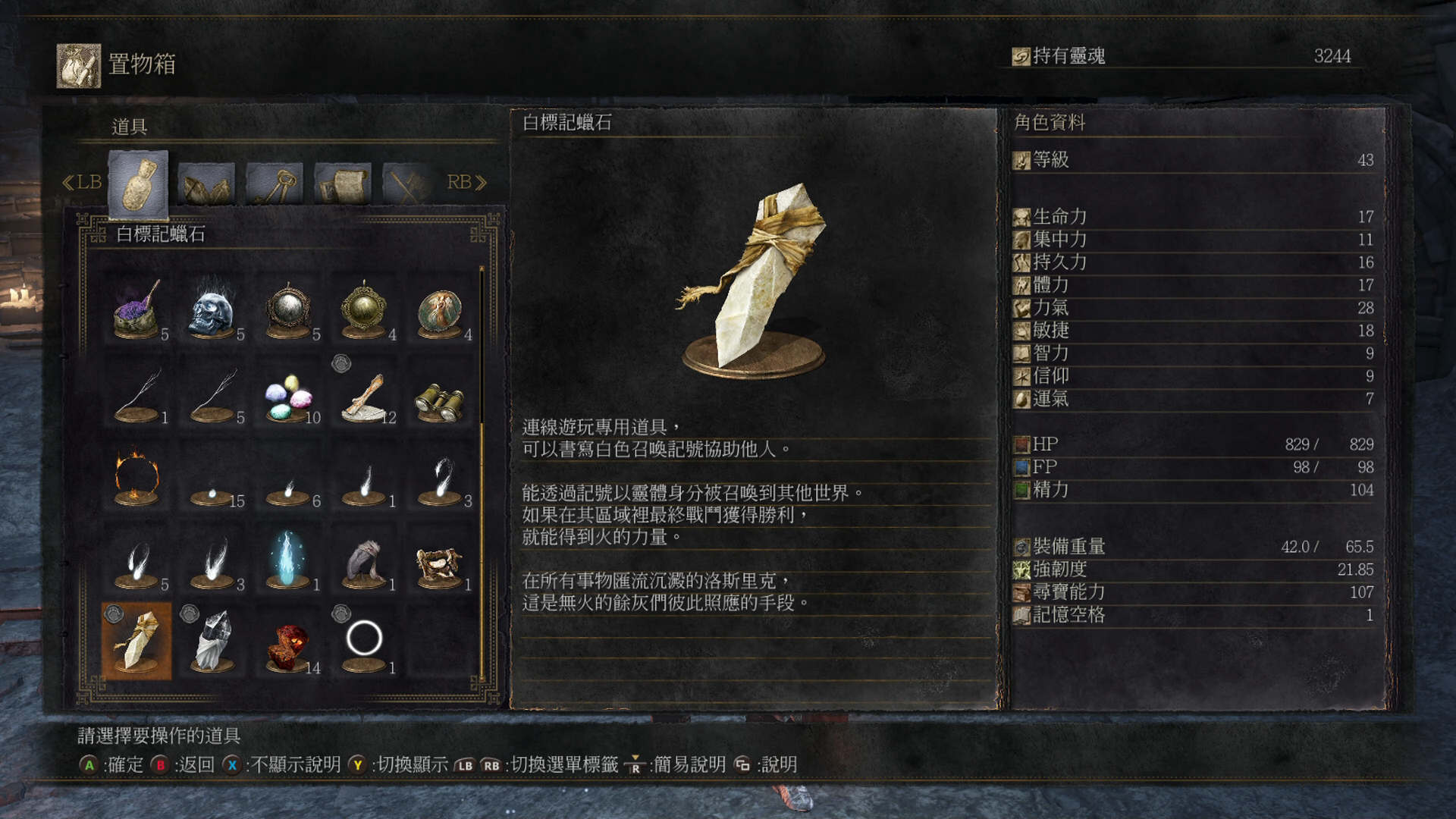Pick the white circlet ring item
Viewport: 1456px width, 819px height.
pyautogui.click(x=364, y=640)
